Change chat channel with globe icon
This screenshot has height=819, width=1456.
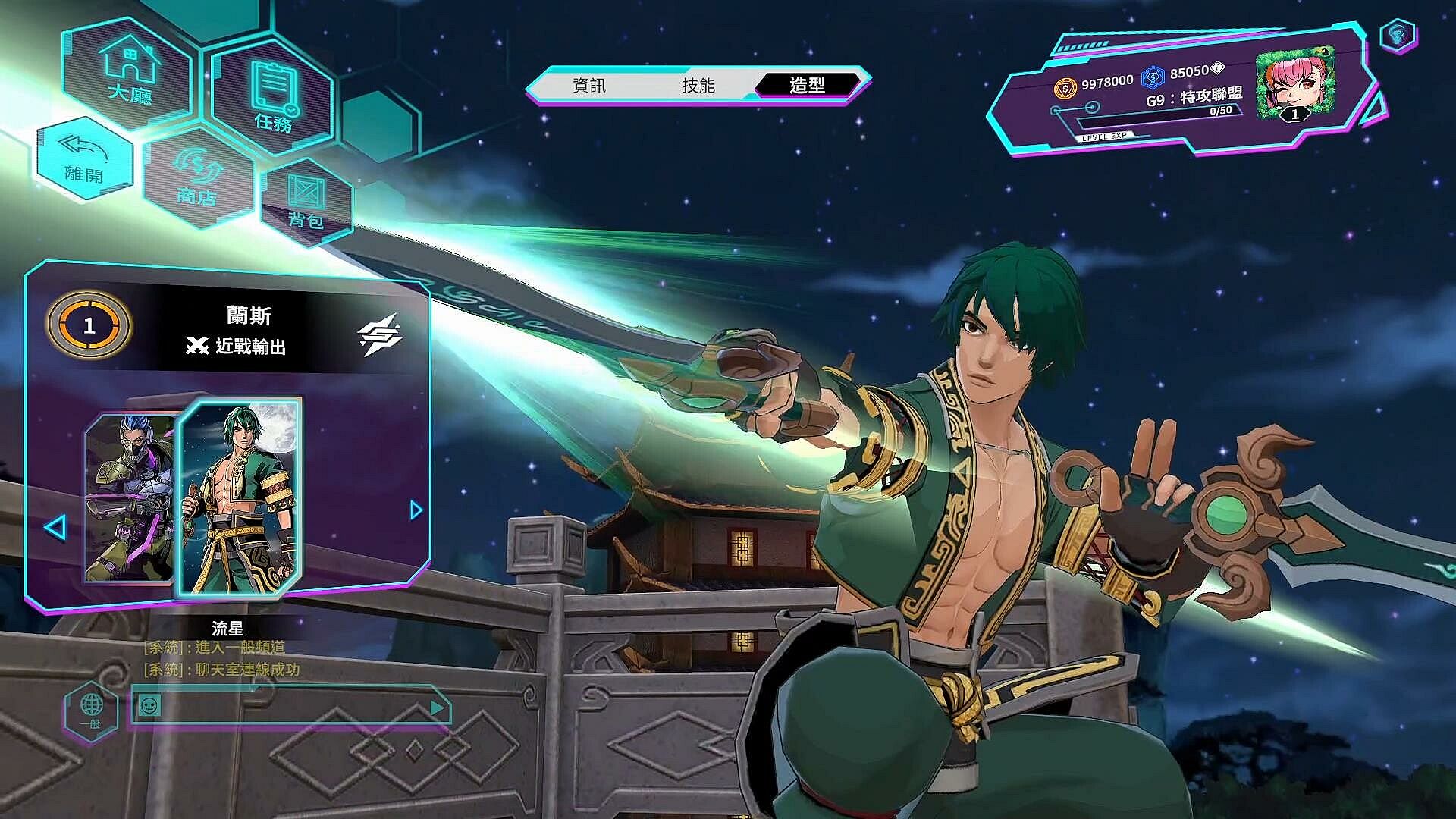tap(91, 711)
